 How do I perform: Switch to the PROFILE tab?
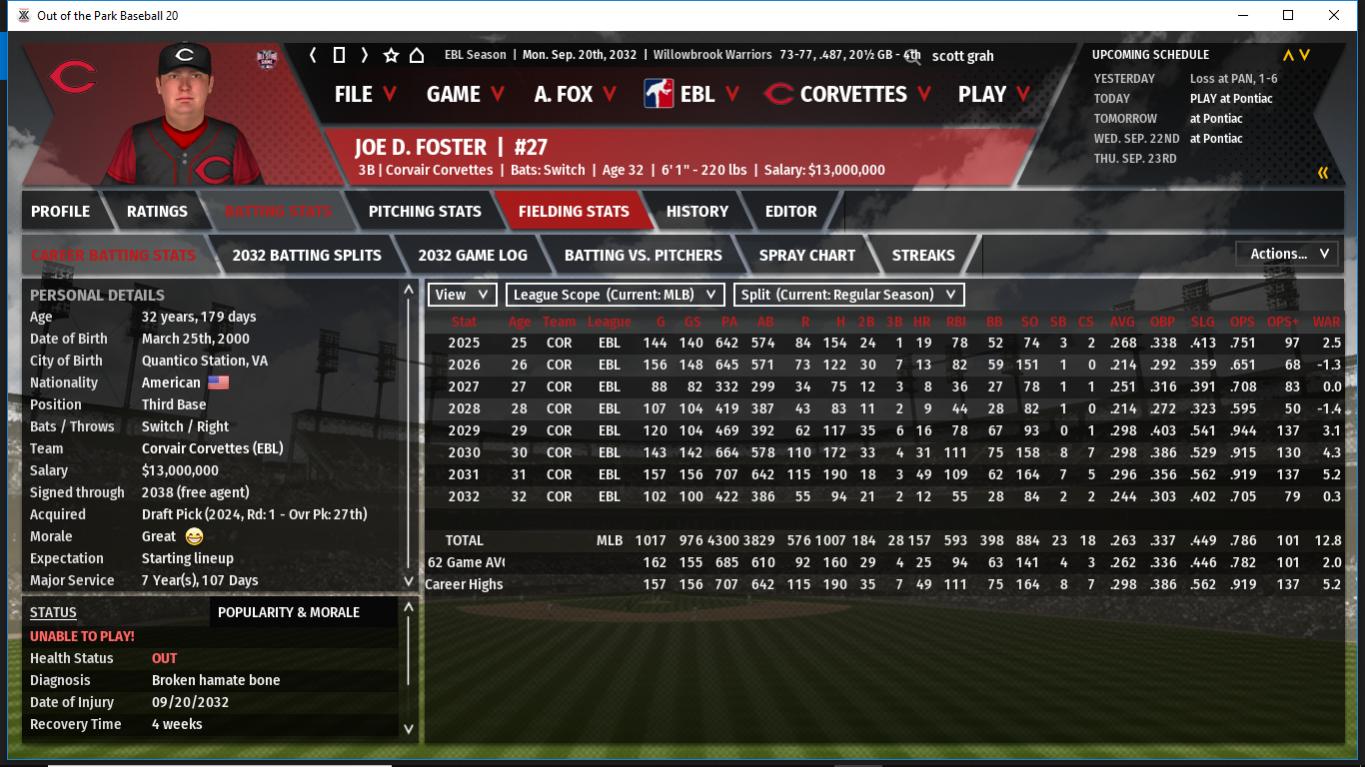click(x=60, y=211)
